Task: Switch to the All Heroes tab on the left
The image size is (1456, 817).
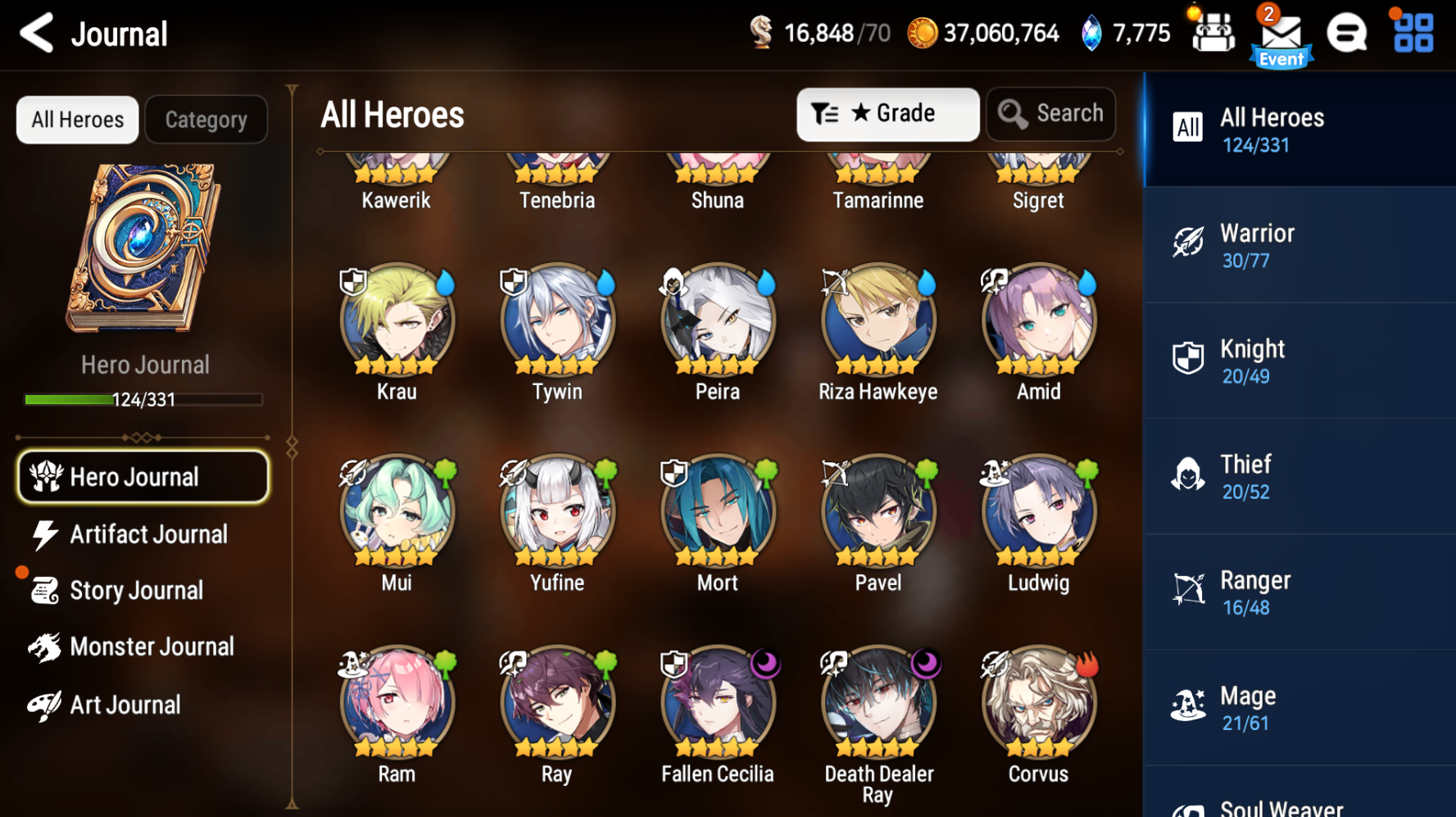Action: 76,120
